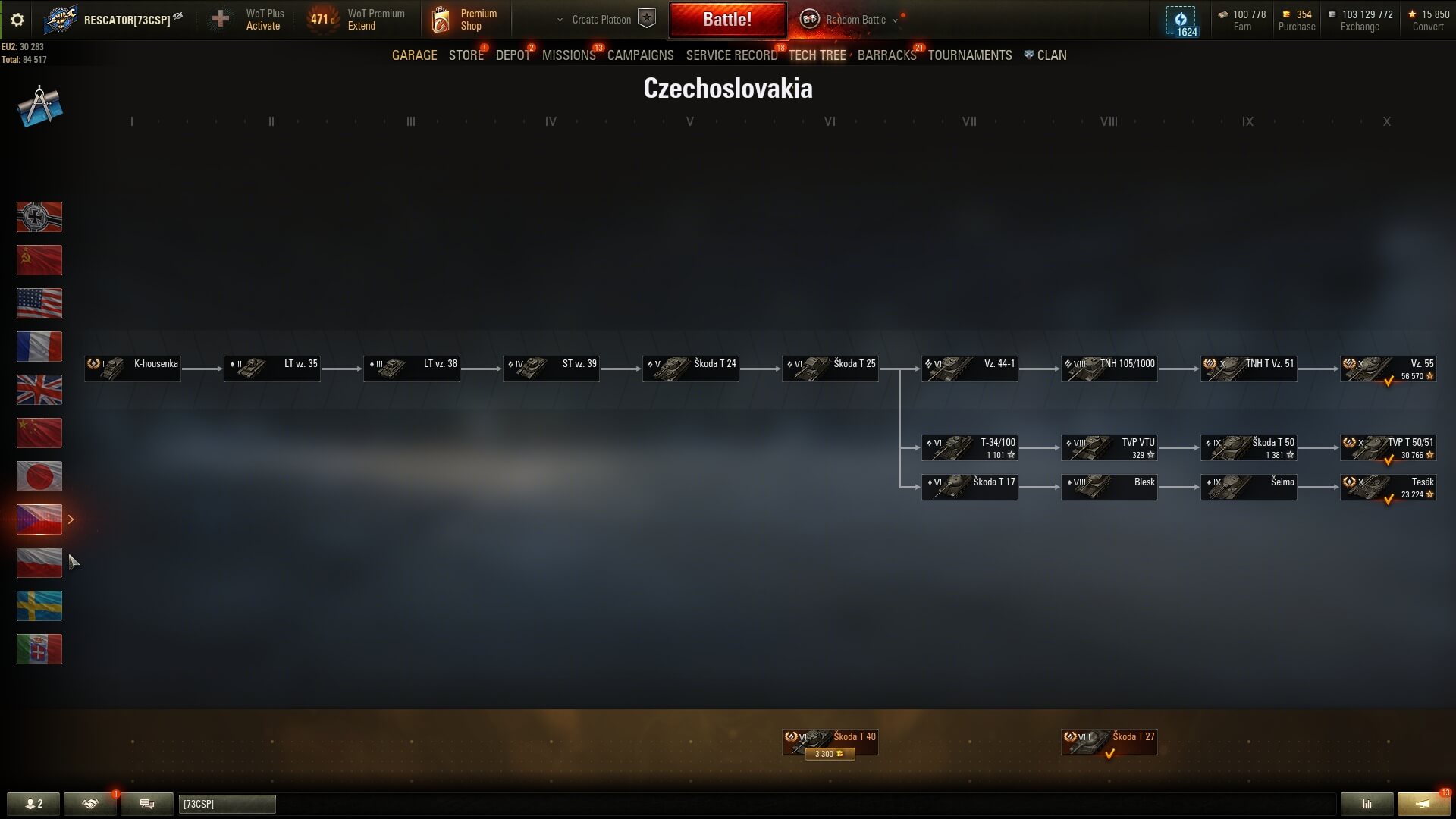Choose the K-housenka tier I tank
1456x819 pixels.
(133, 369)
